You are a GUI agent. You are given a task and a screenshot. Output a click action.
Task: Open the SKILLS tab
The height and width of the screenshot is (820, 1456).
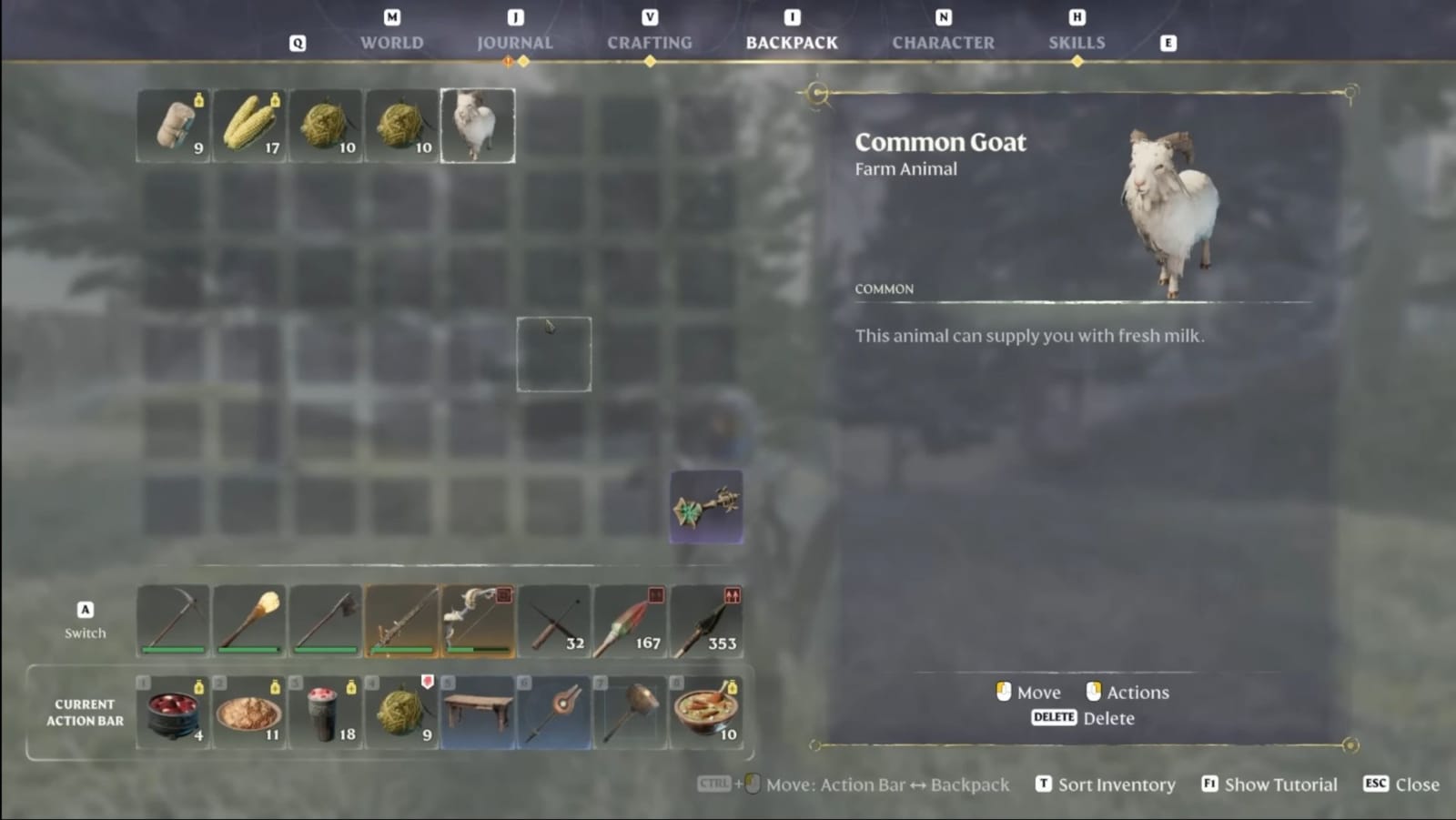(1077, 41)
